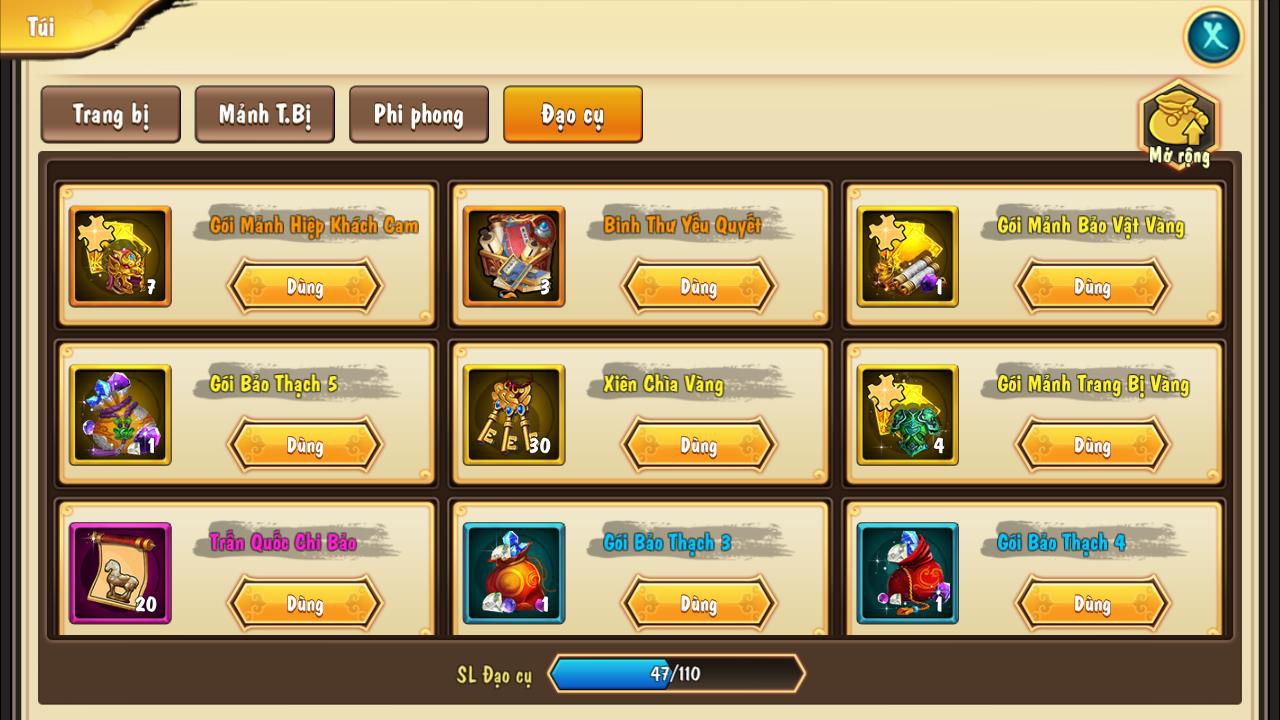
Task: Select the Binh Thư Yếu Quyết chest icon
Action: tap(513, 257)
